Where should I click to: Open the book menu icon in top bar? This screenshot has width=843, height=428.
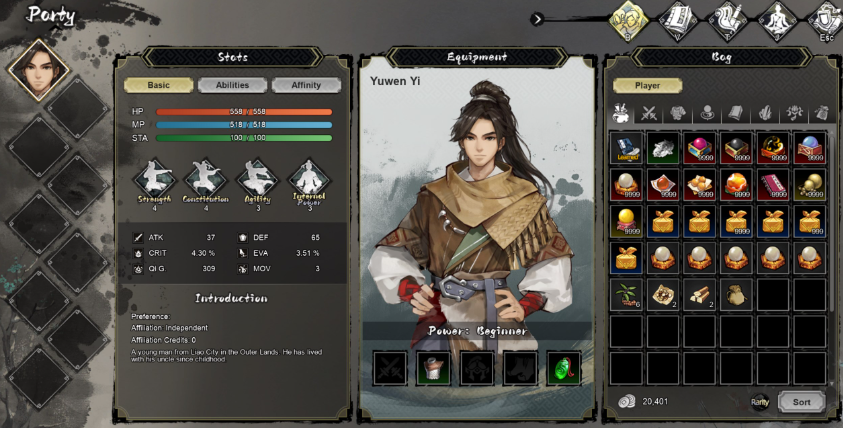pos(680,20)
